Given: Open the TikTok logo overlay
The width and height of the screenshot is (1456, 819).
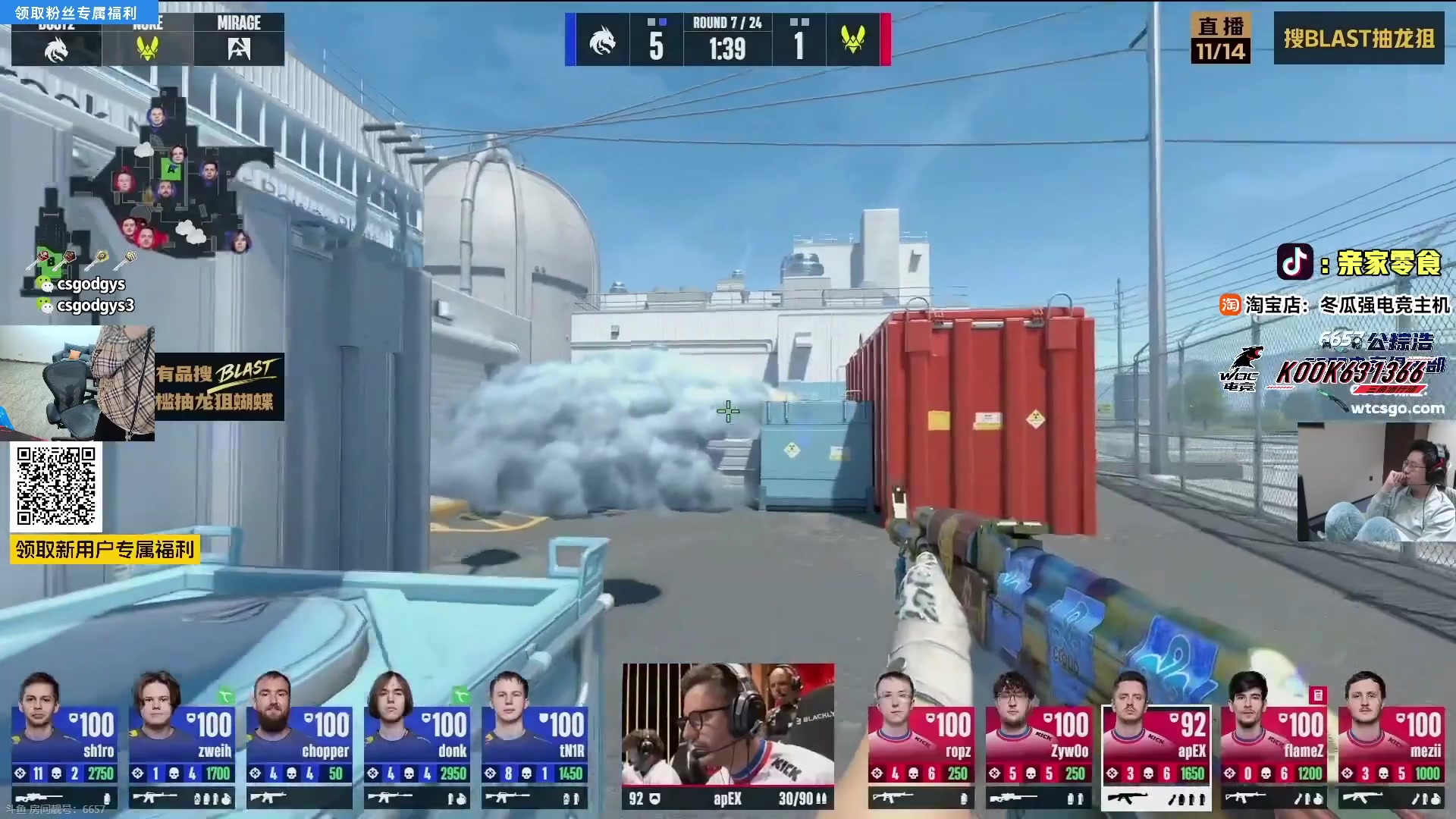Looking at the screenshot, I should [1295, 262].
